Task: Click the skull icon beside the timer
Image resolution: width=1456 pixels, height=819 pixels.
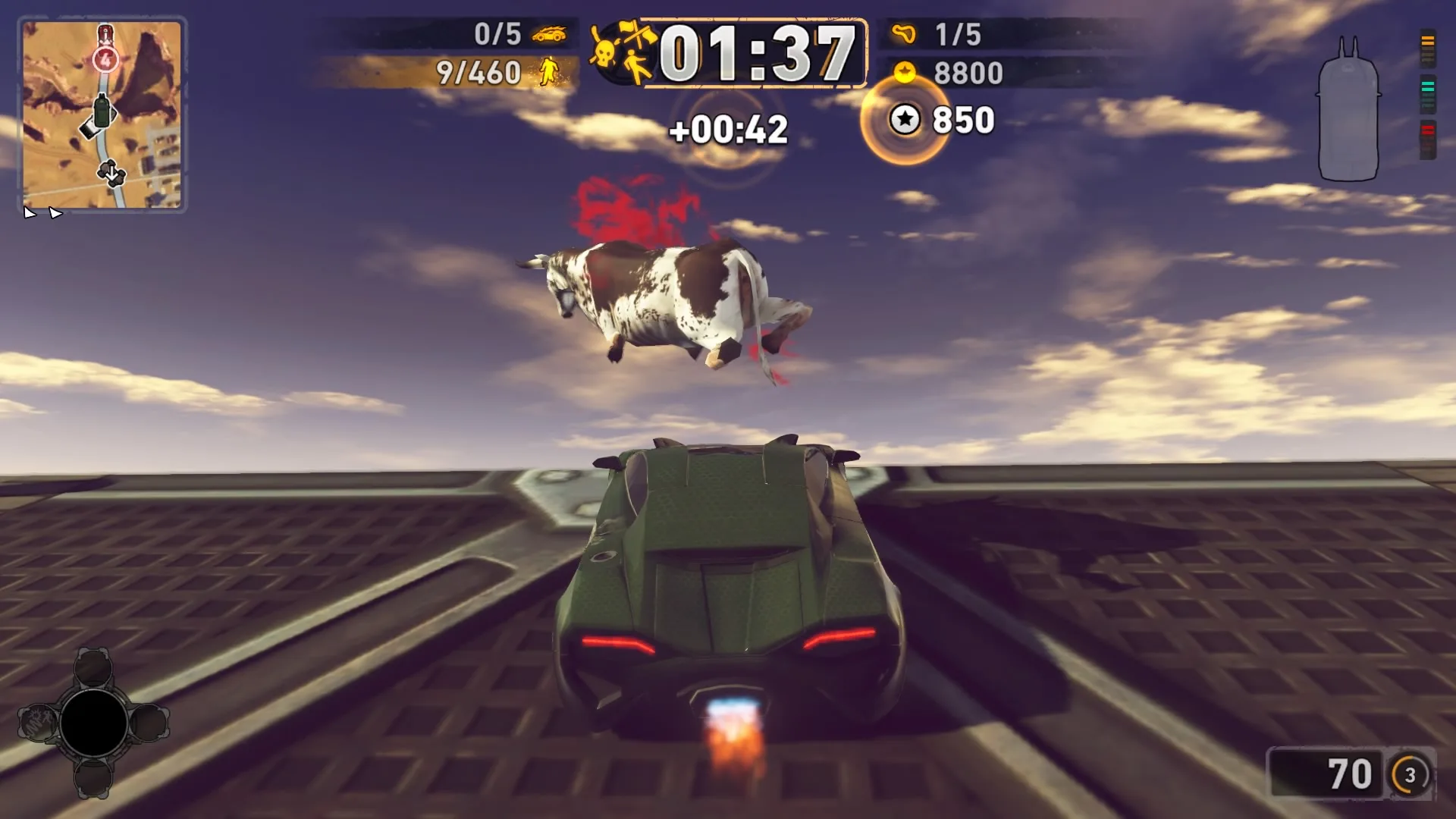Action: 604,53
